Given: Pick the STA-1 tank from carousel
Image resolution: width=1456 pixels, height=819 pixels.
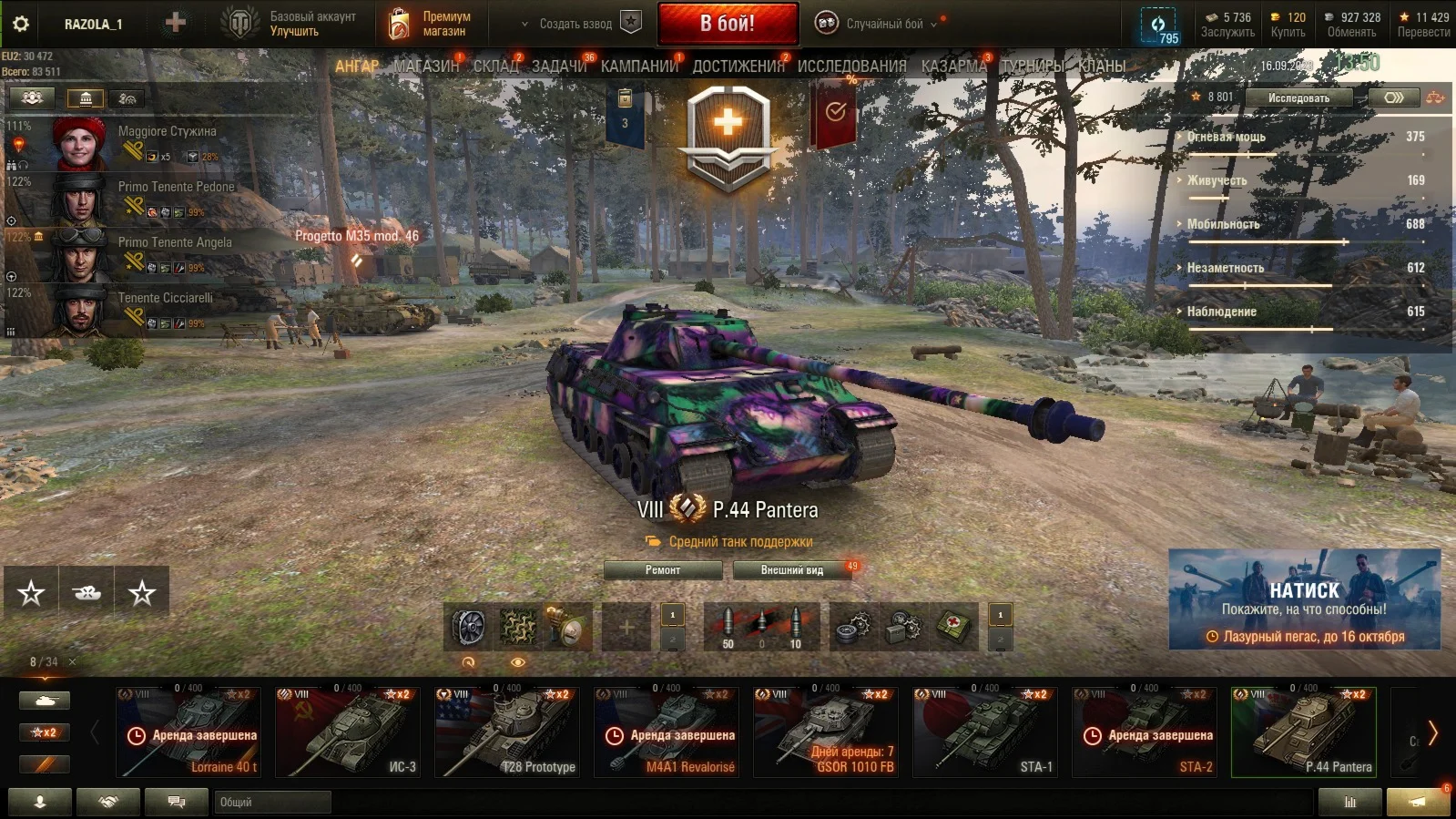Looking at the screenshot, I should pos(985,732).
